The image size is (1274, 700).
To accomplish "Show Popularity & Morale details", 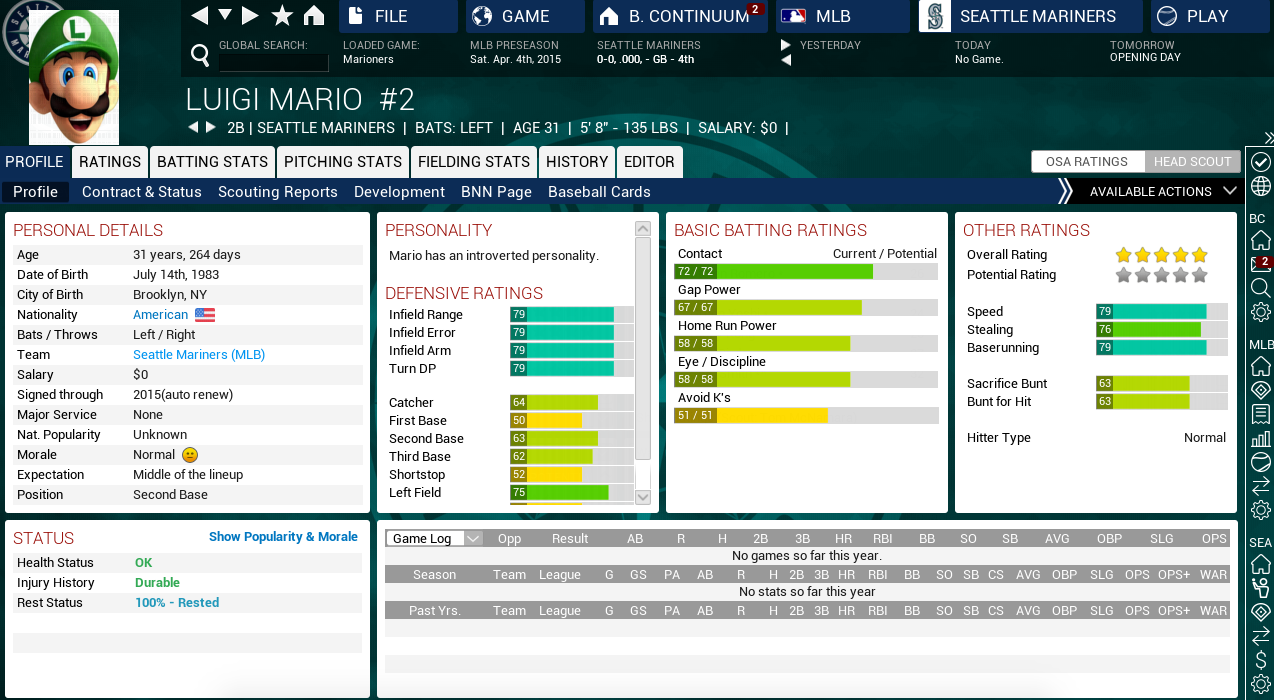I will [x=283, y=537].
